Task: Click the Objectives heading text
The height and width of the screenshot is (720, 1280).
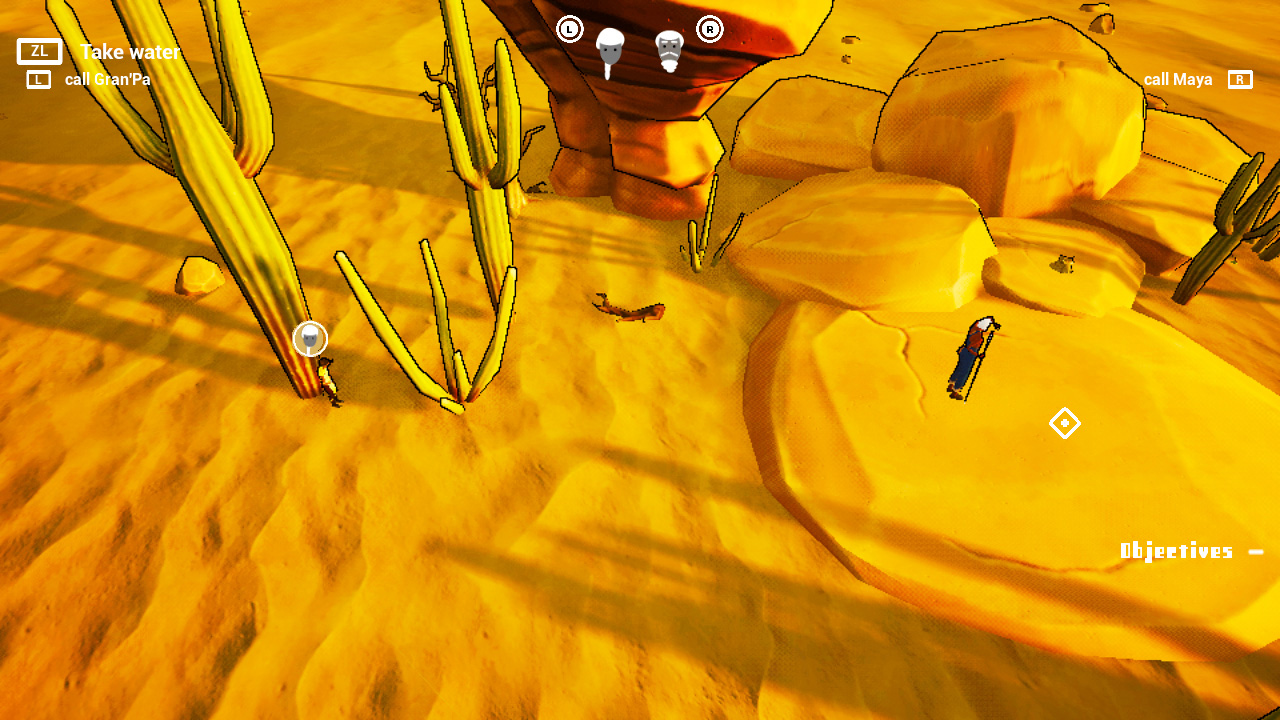Action: pos(1176,550)
